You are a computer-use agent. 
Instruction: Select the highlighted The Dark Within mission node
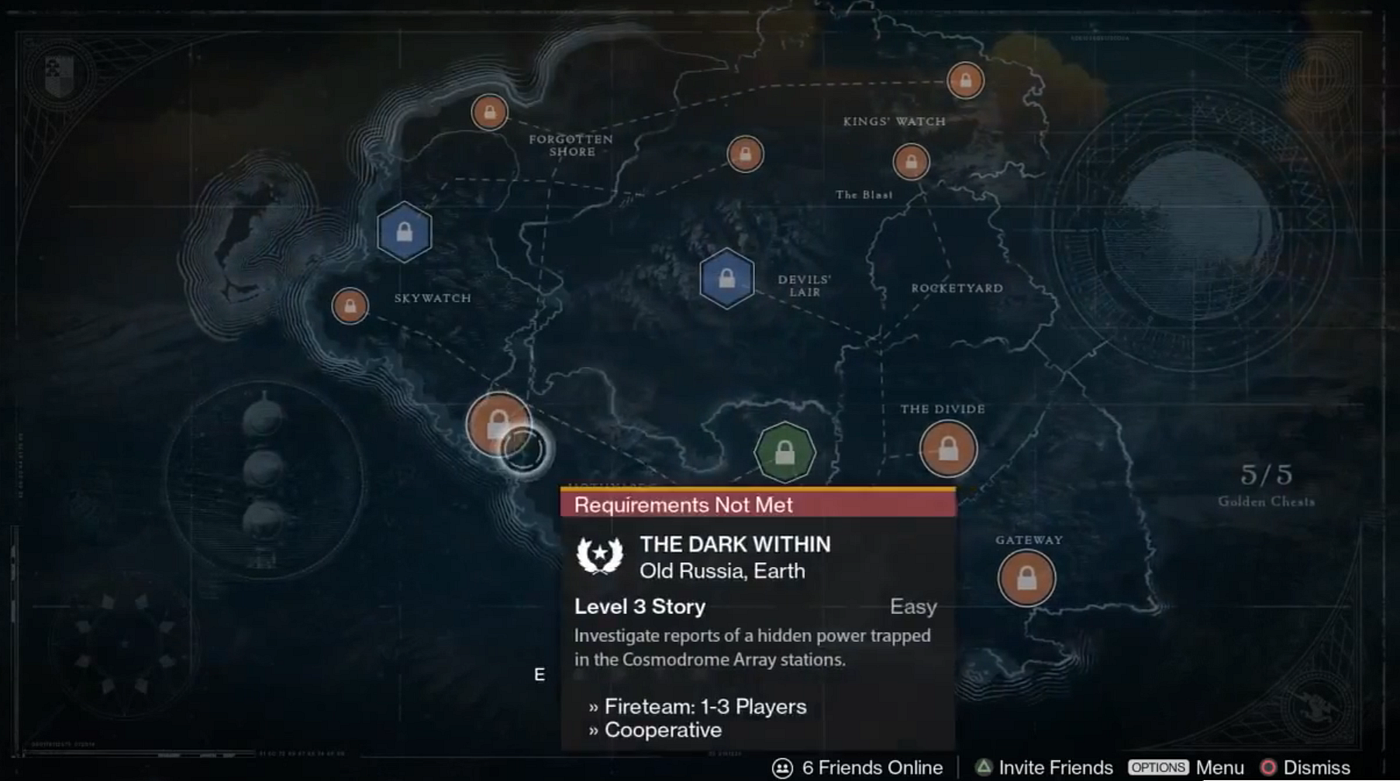click(498, 425)
